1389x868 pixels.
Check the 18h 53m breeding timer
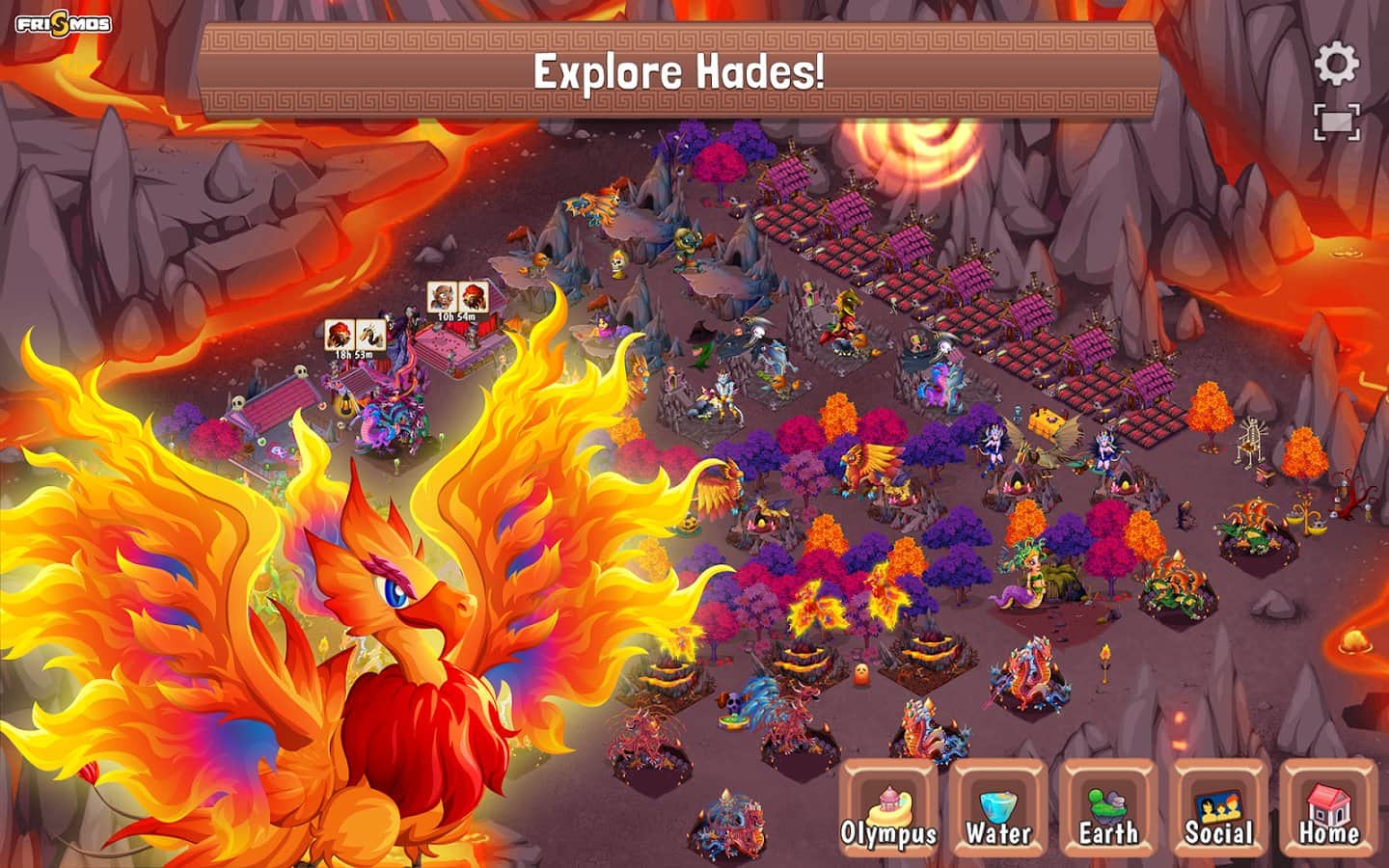coord(355,339)
